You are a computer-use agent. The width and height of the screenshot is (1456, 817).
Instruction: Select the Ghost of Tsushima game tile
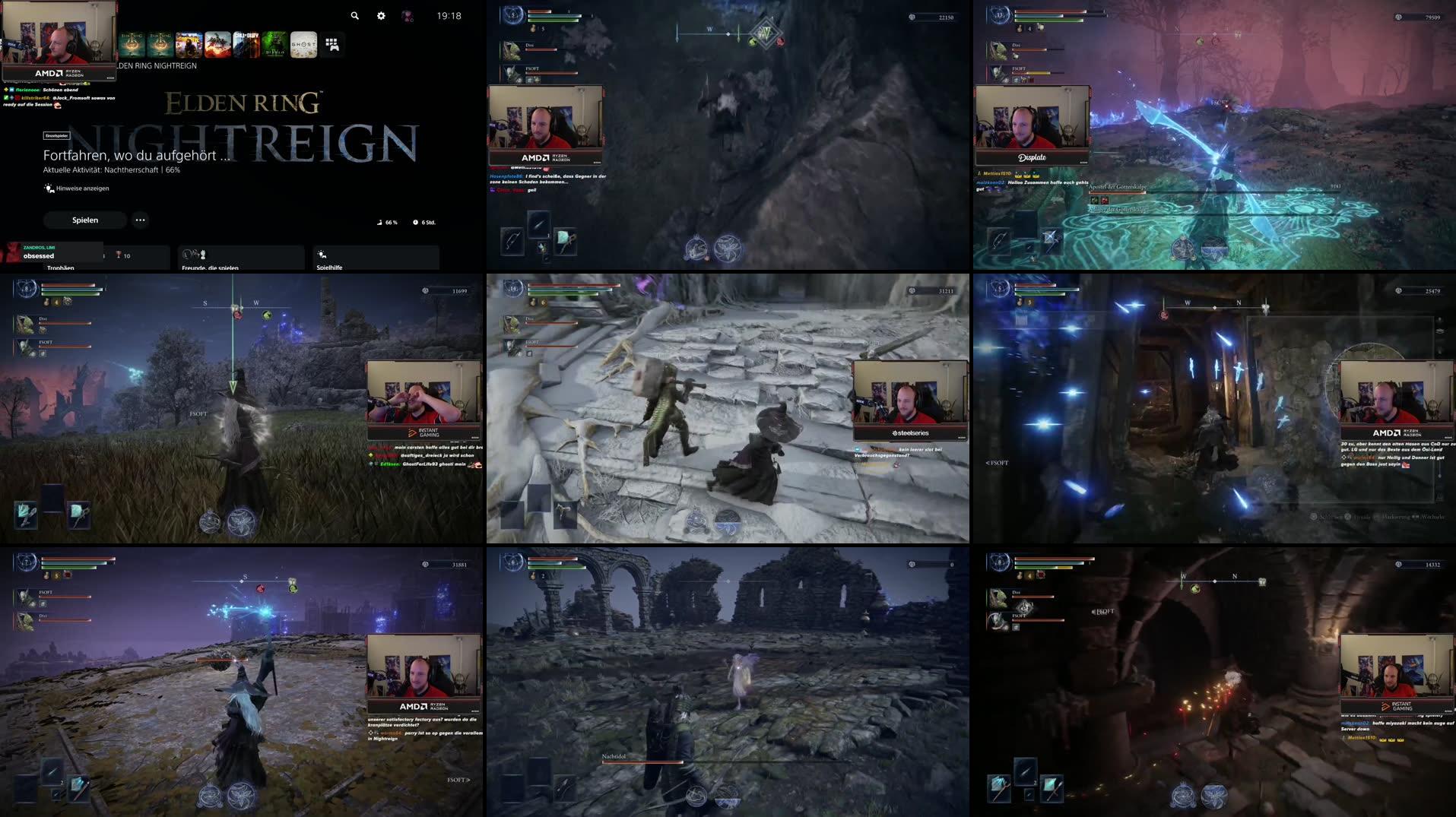pyautogui.click(x=303, y=44)
